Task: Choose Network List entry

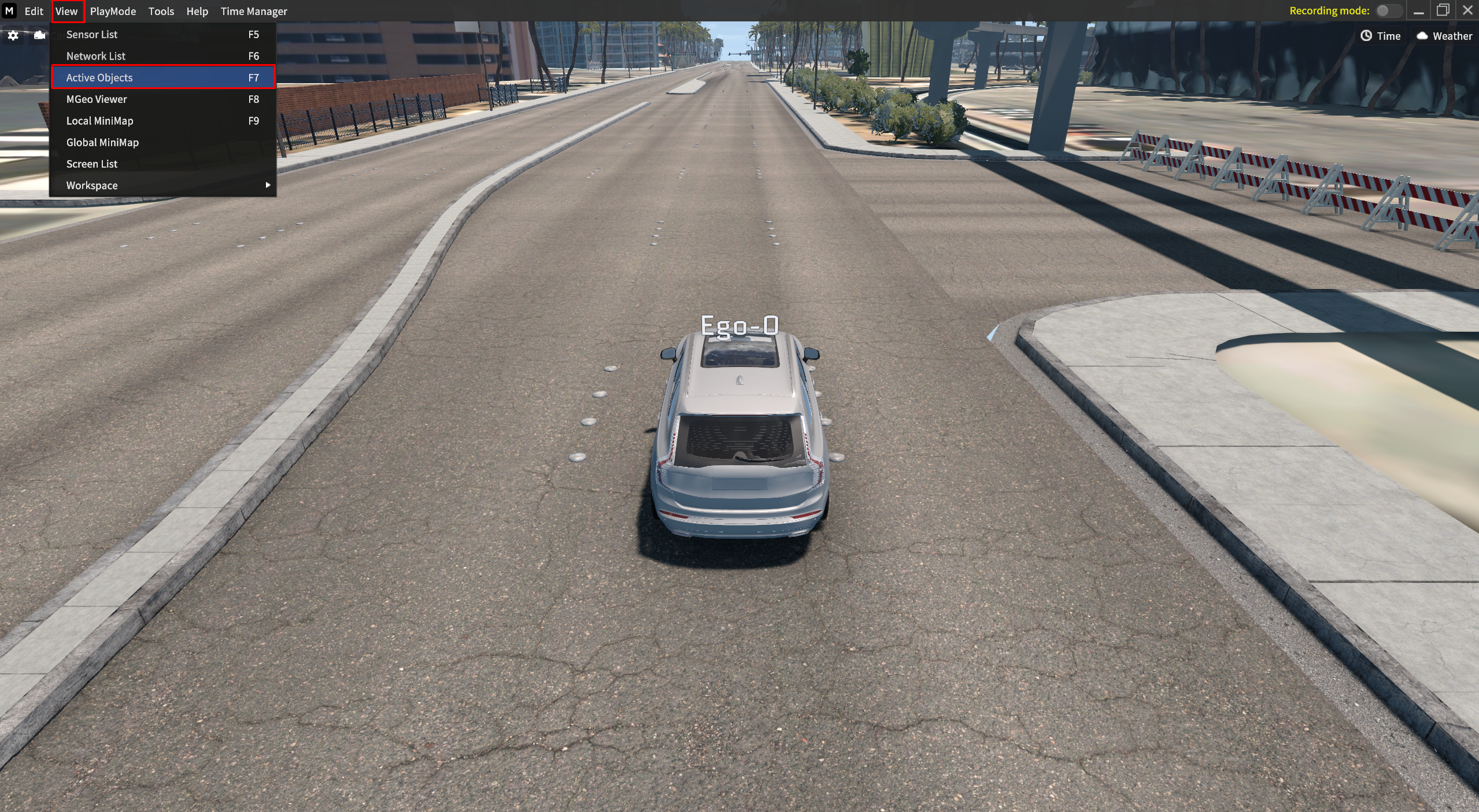Action: (x=96, y=56)
